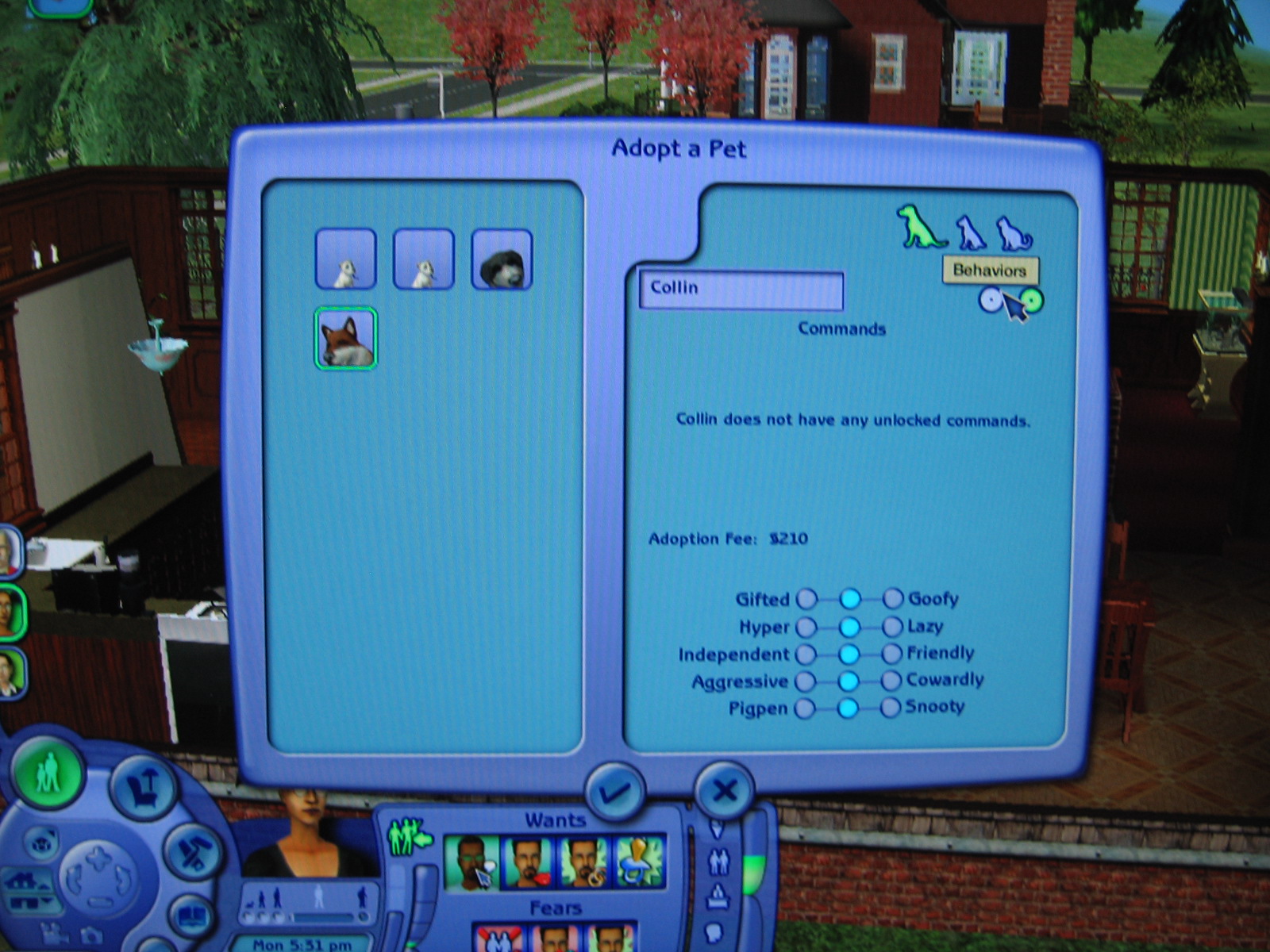Viewport: 1270px width, 952px height.
Task: Show large dogs with the green dog icon
Action: coord(919,228)
